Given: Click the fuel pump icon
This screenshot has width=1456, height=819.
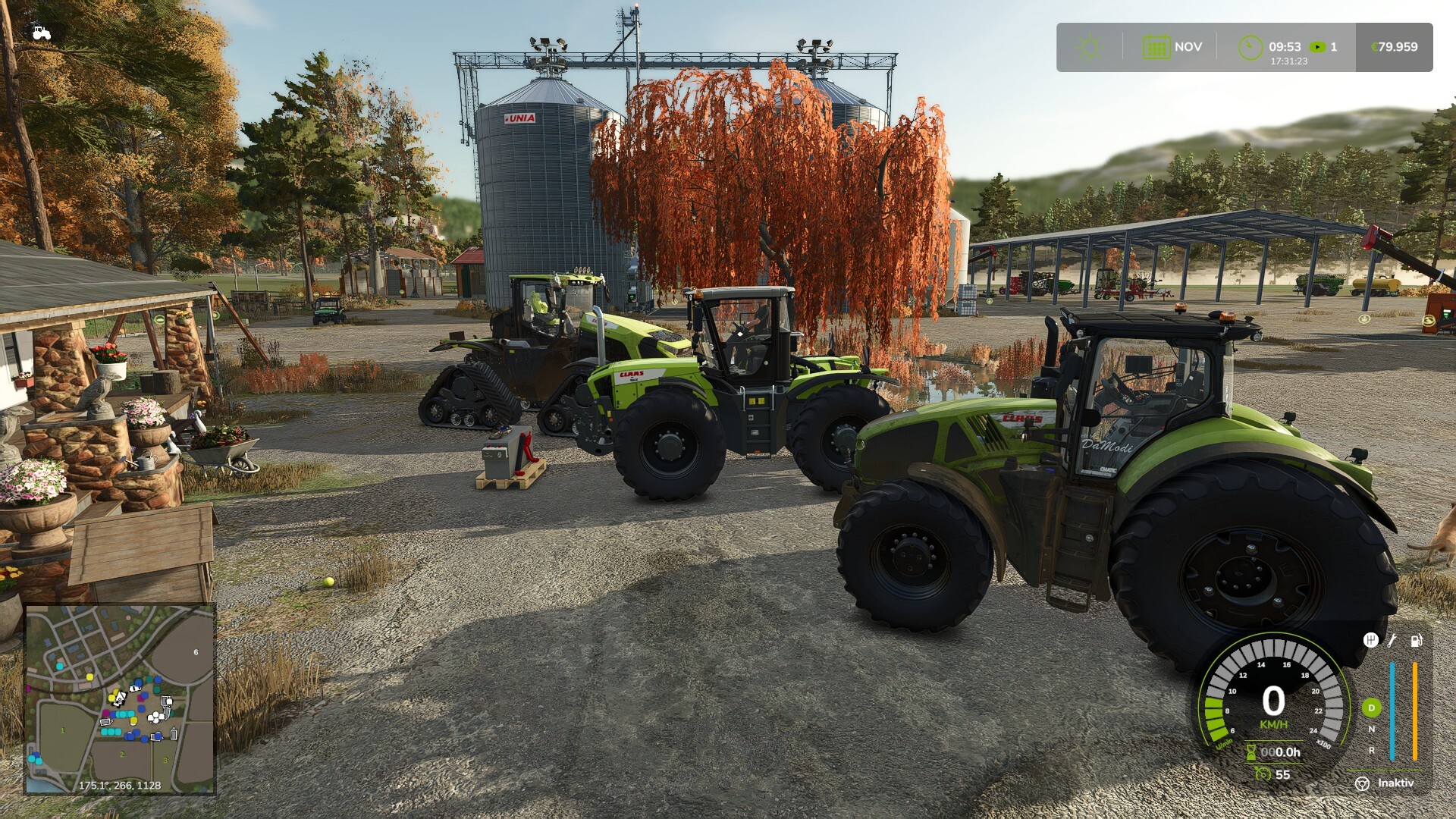Looking at the screenshot, I should pos(1416,641).
